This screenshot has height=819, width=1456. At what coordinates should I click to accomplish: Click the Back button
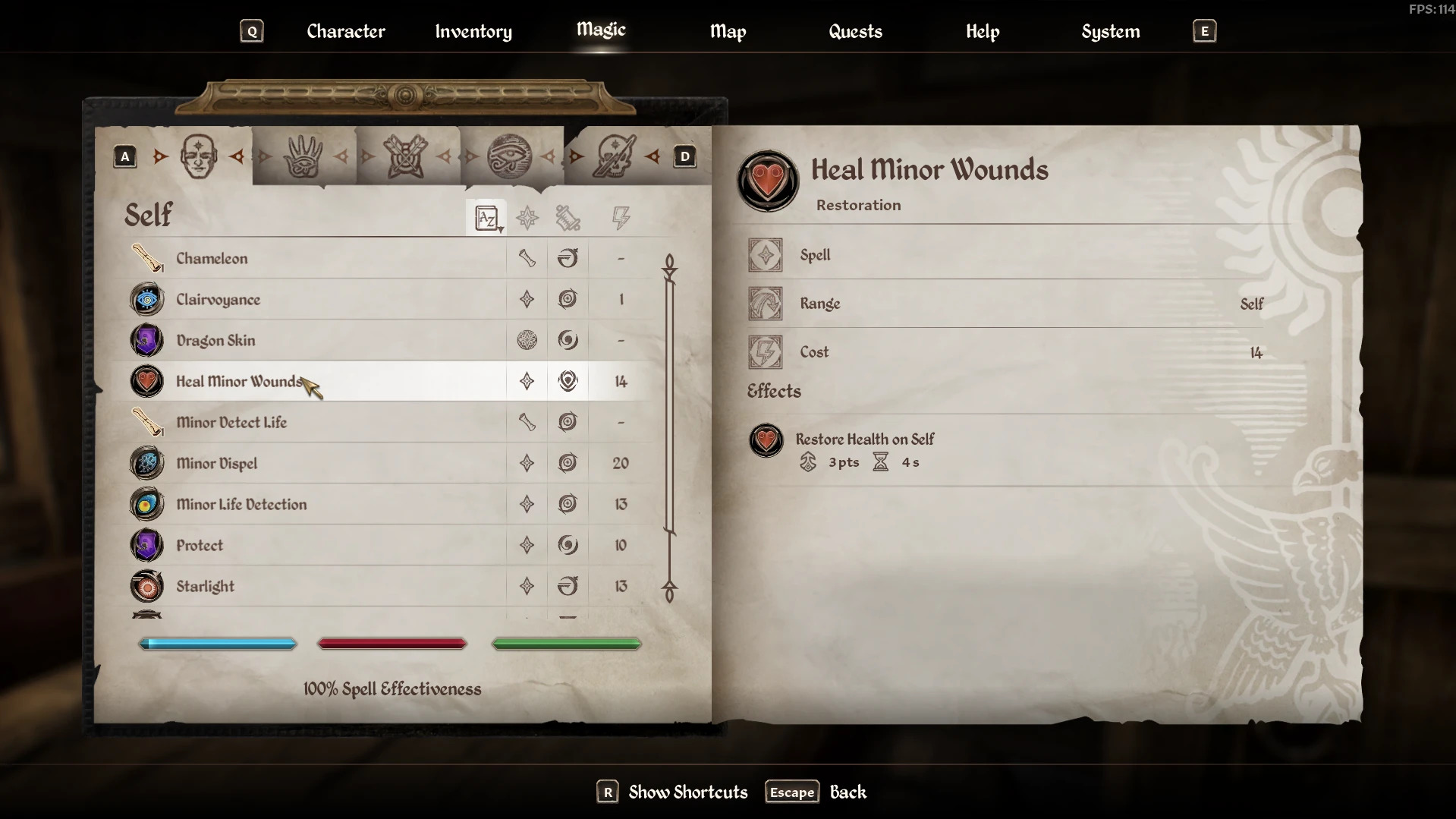[847, 792]
